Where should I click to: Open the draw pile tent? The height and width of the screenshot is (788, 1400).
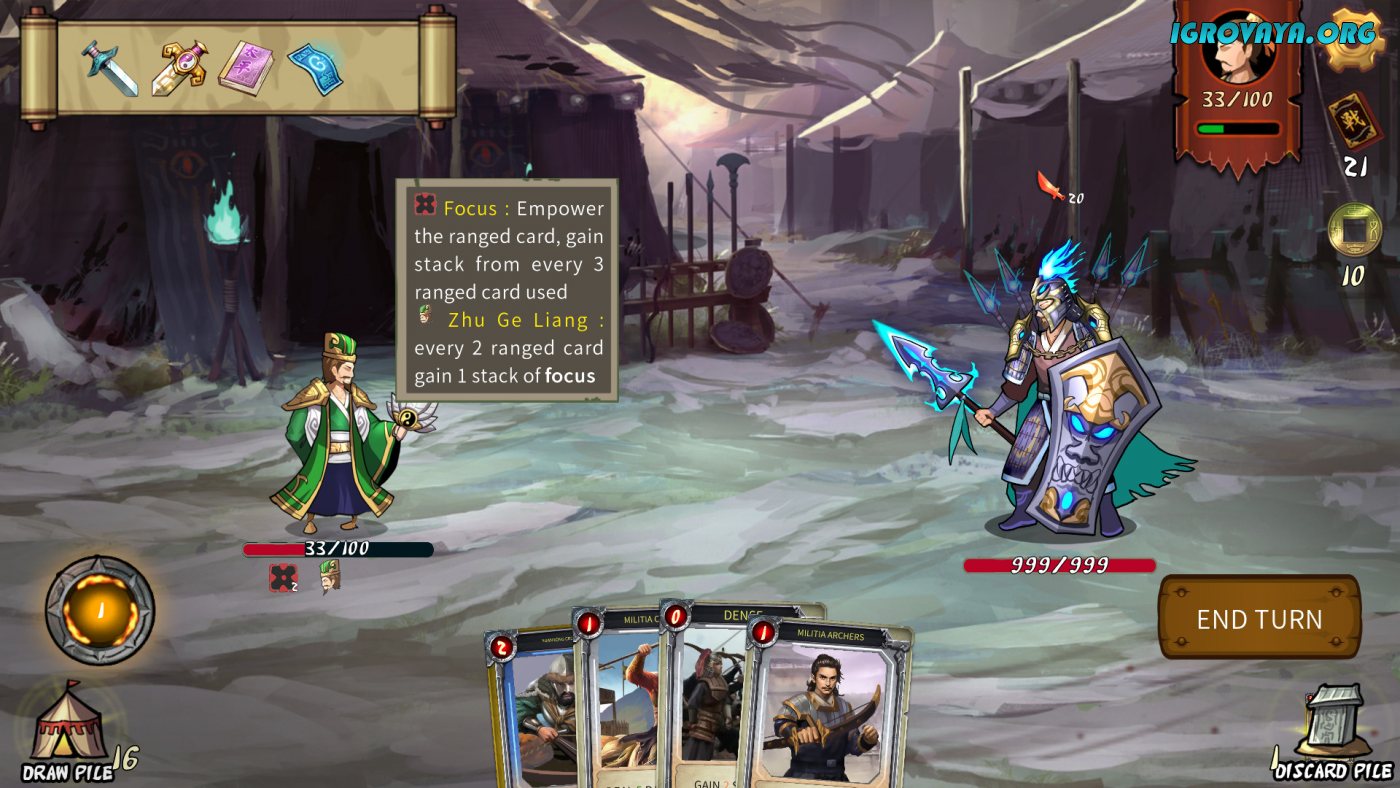click(68, 723)
